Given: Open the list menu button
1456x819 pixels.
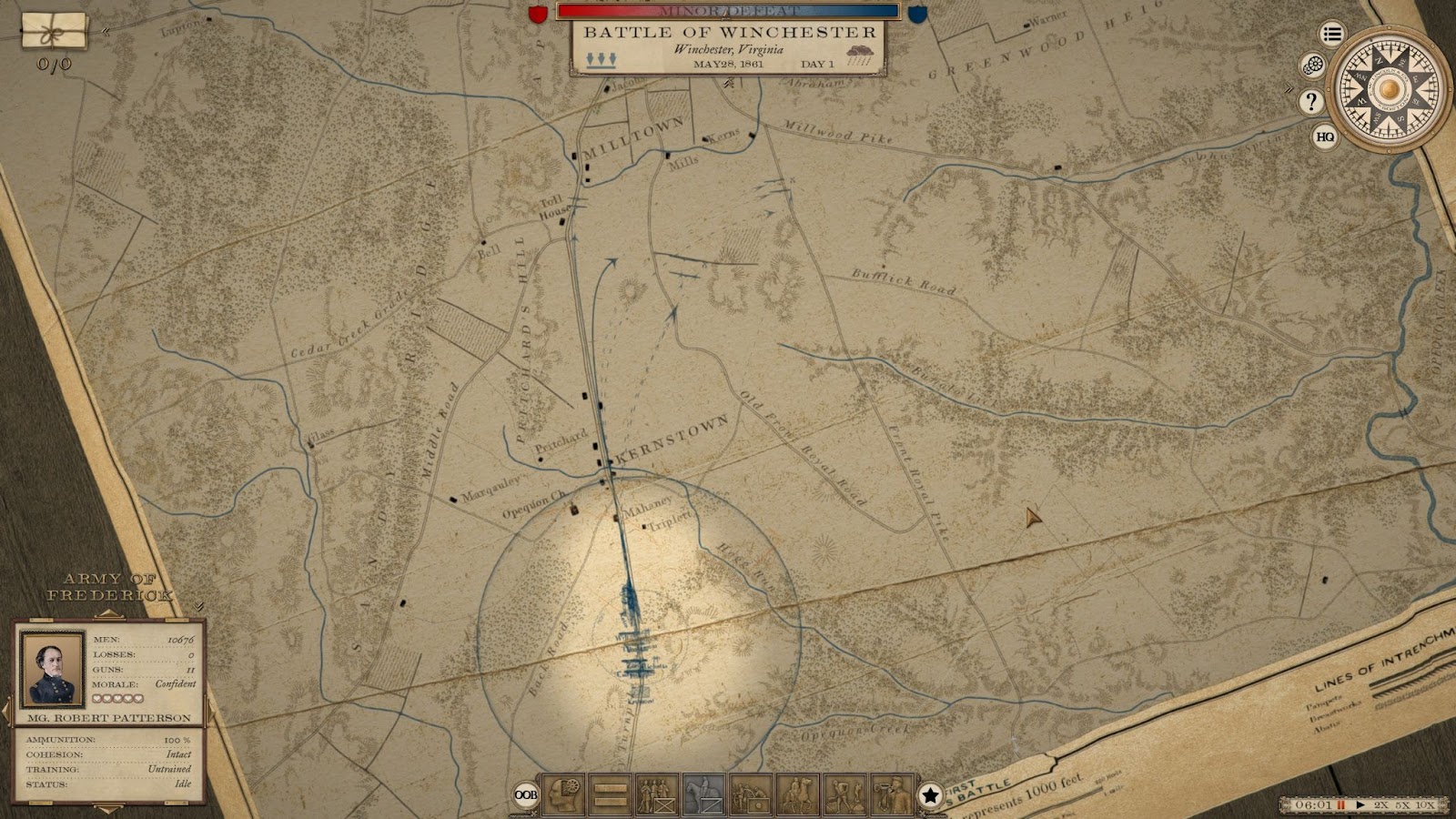Looking at the screenshot, I should pyautogui.click(x=1332, y=35).
